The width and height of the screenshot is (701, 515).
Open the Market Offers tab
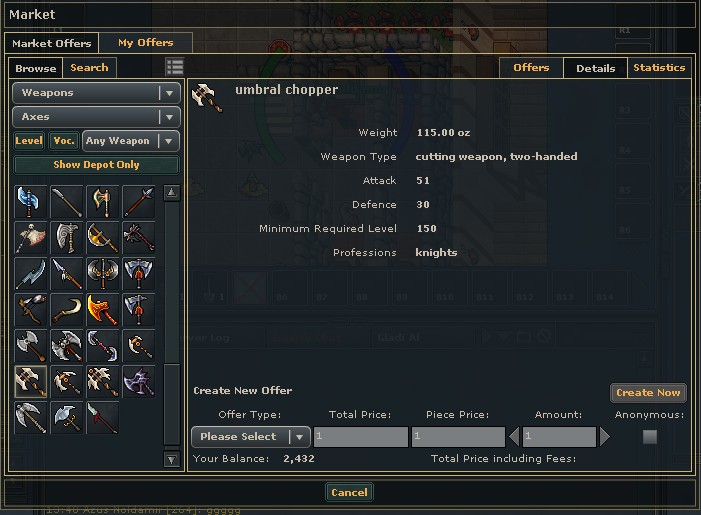coord(51,43)
